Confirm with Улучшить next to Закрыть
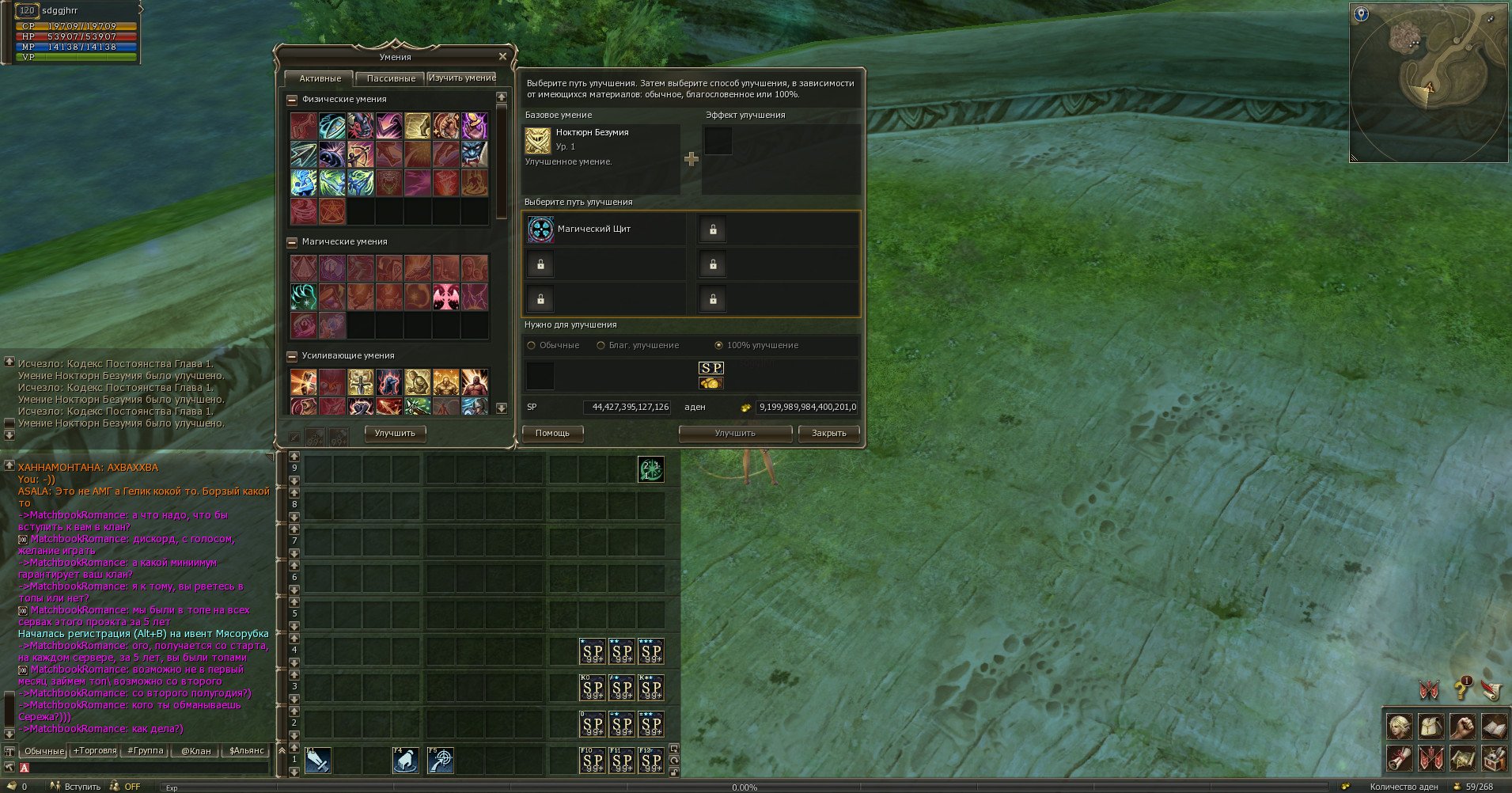This screenshot has width=1512, height=793. (x=735, y=434)
